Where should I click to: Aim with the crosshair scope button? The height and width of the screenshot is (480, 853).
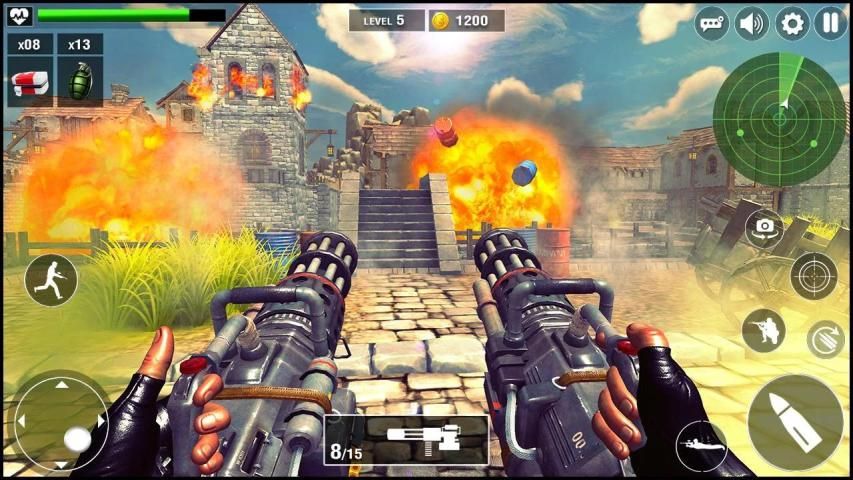pyautogui.click(x=813, y=276)
